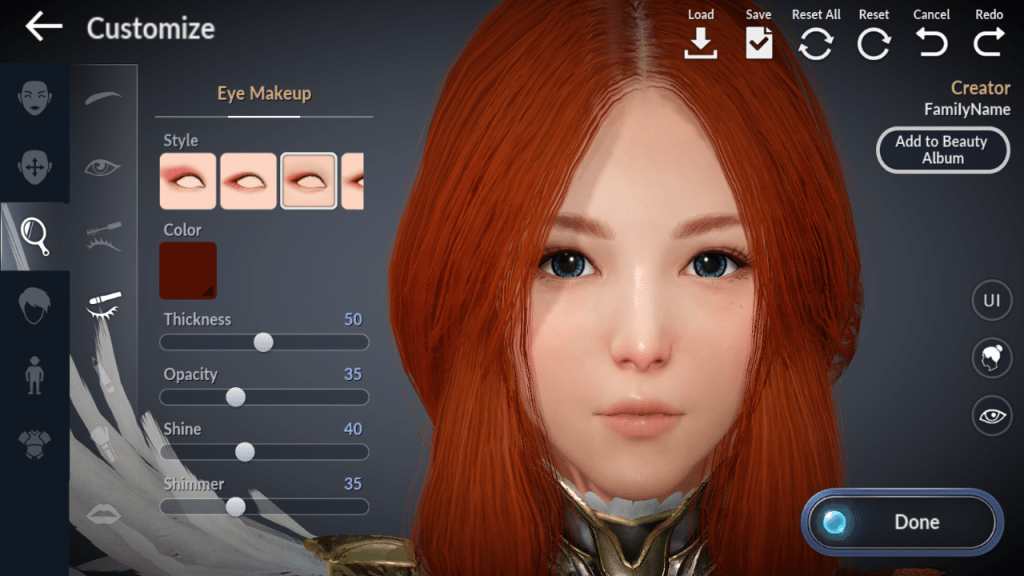Select the body customization category
The height and width of the screenshot is (576, 1024).
pos(35,372)
